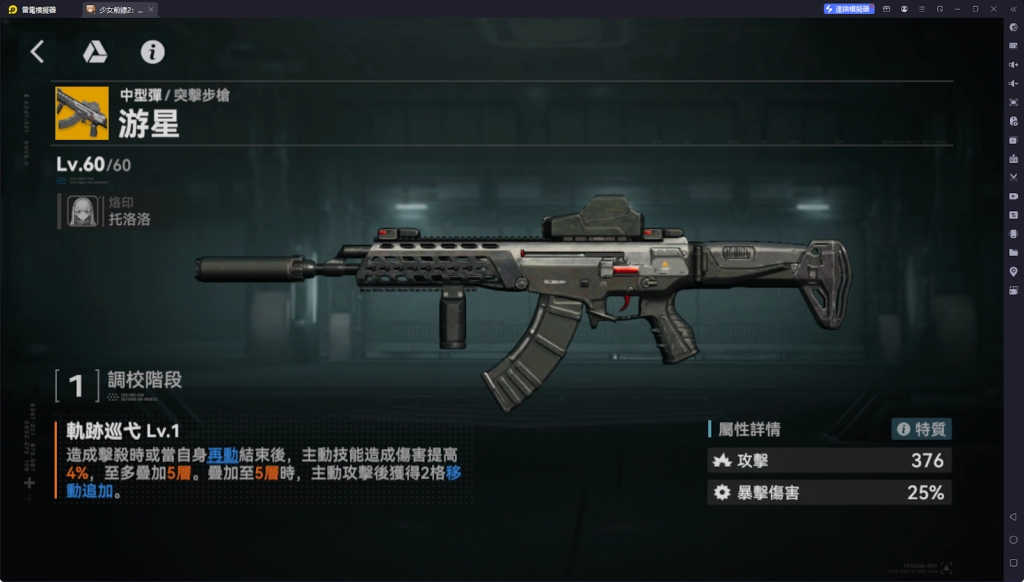
Task: Open the 連線模擬器 emulator button
Action: (849, 9)
